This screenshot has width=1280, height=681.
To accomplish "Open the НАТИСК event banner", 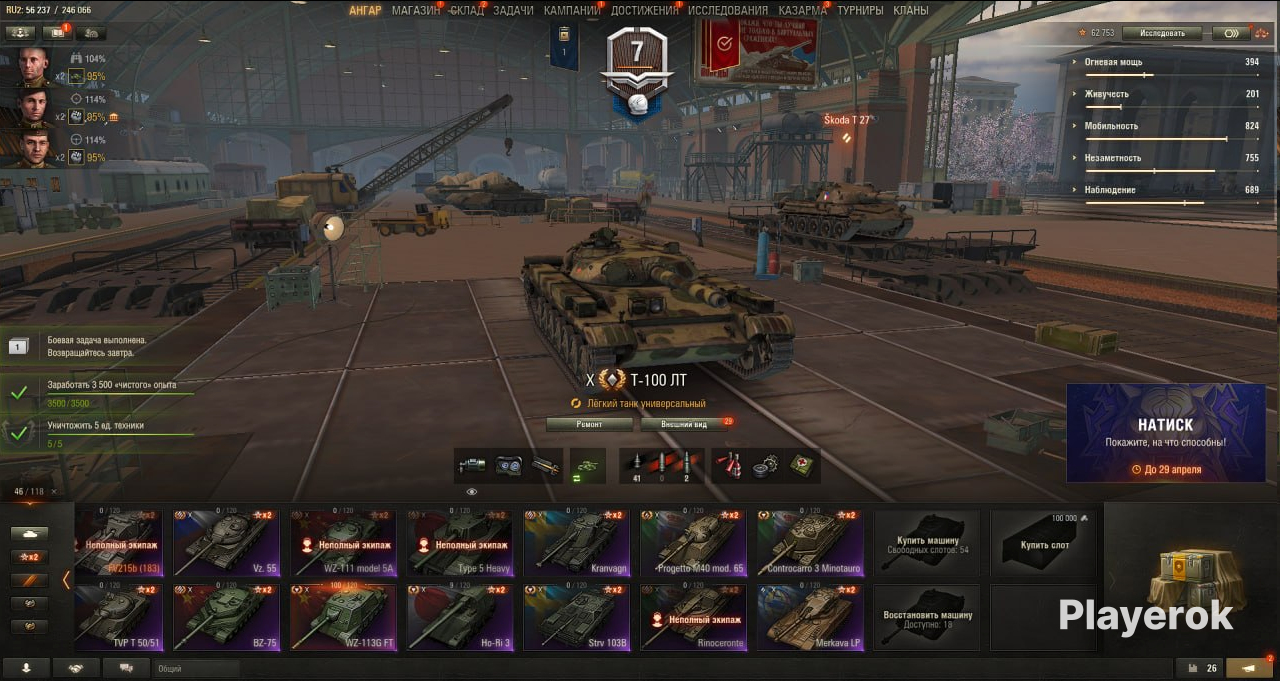I will coord(1165,433).
